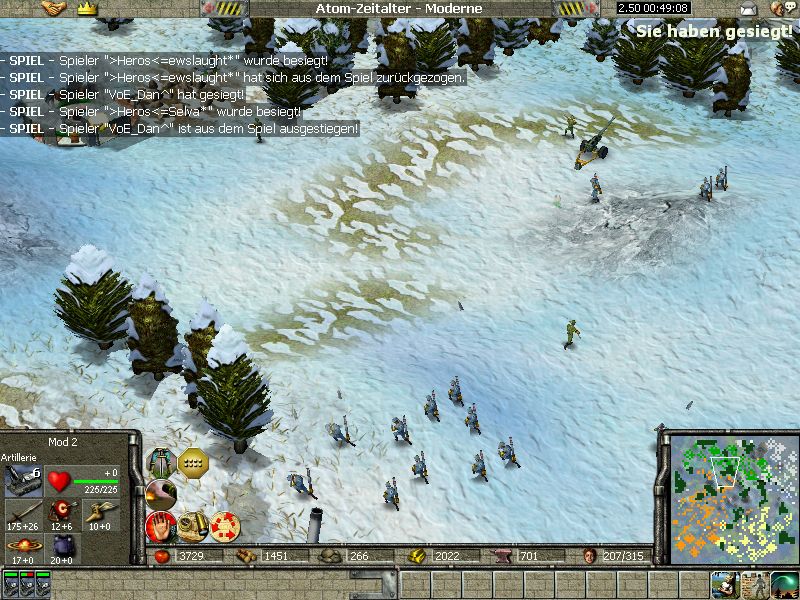Select the idle citizen button
Image resolution: width=800 pixels, height=600 pixels.
(x=727, y=584)
